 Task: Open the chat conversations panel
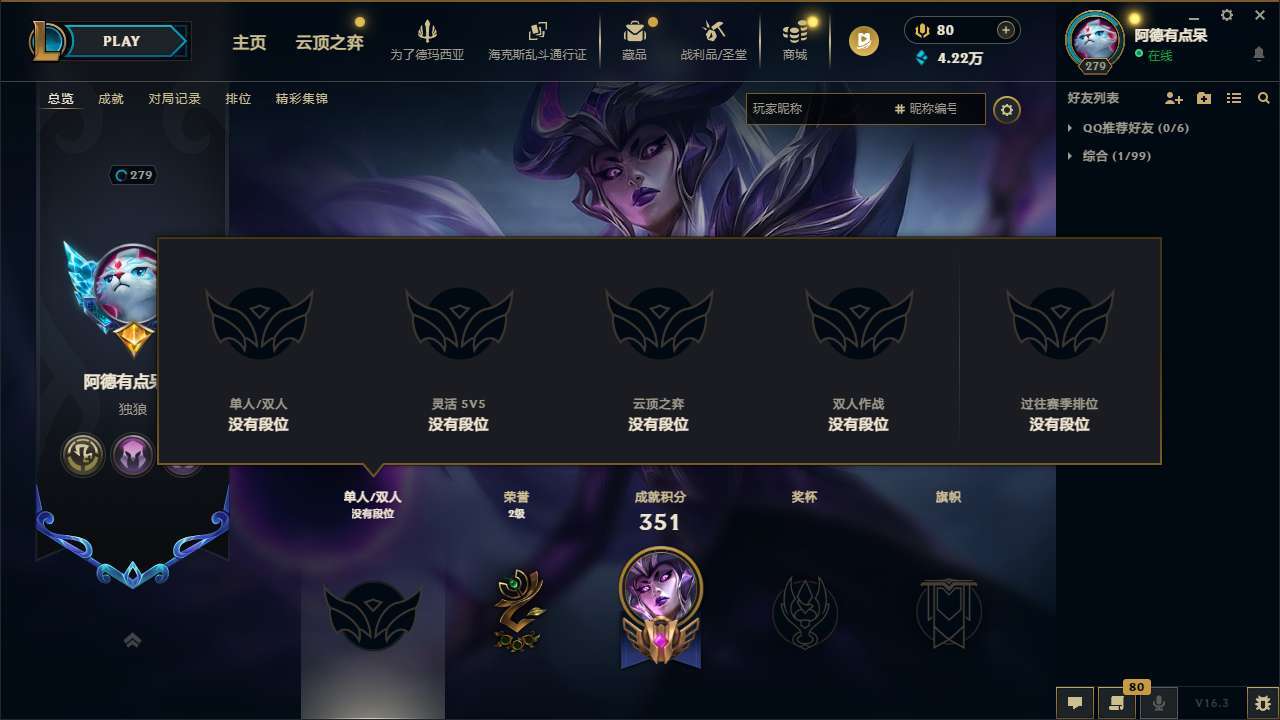[x=1117, y=703]
